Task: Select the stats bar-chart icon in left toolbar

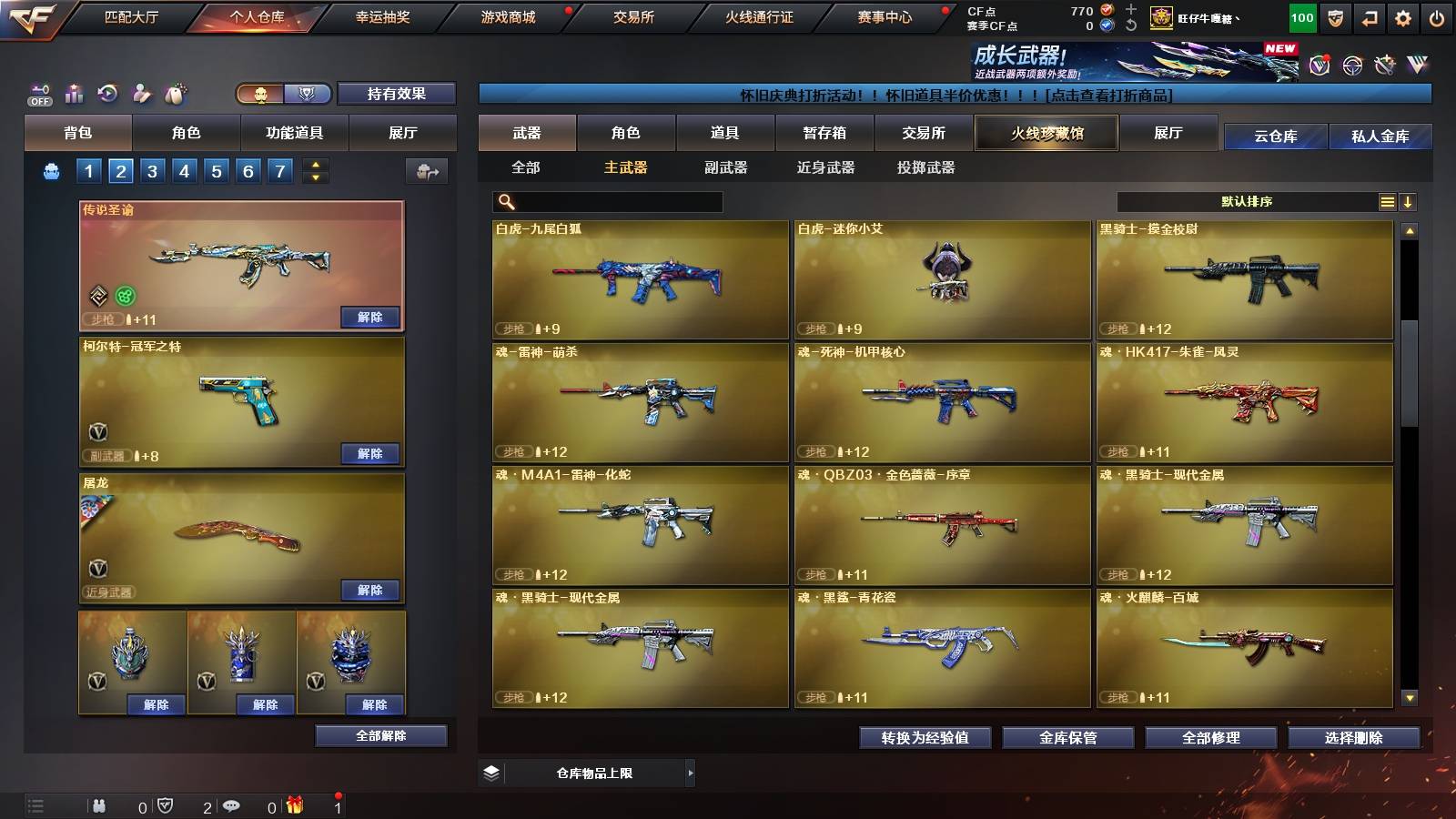Action: (x=74, y=93)
